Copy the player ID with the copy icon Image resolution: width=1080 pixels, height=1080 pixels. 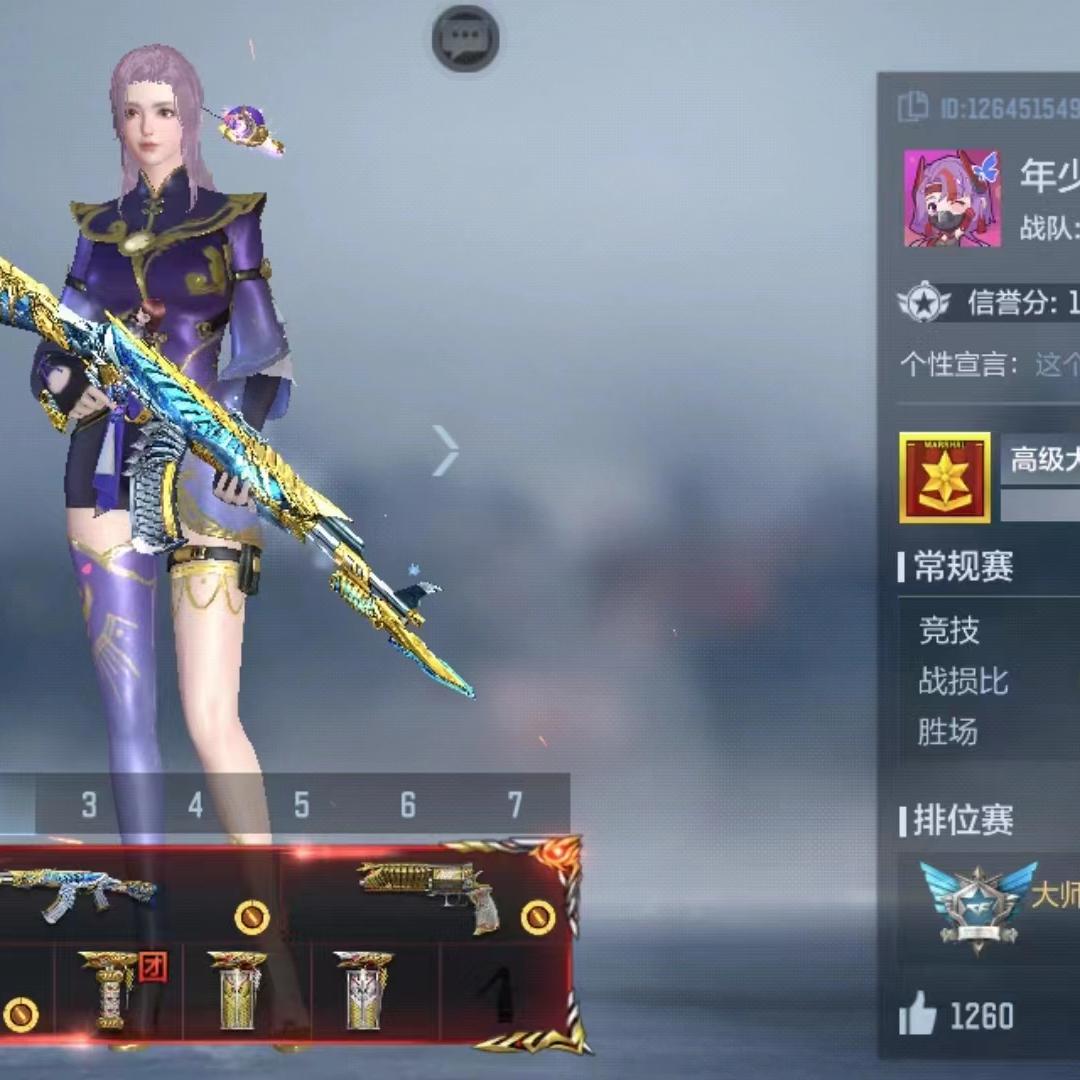913,107
